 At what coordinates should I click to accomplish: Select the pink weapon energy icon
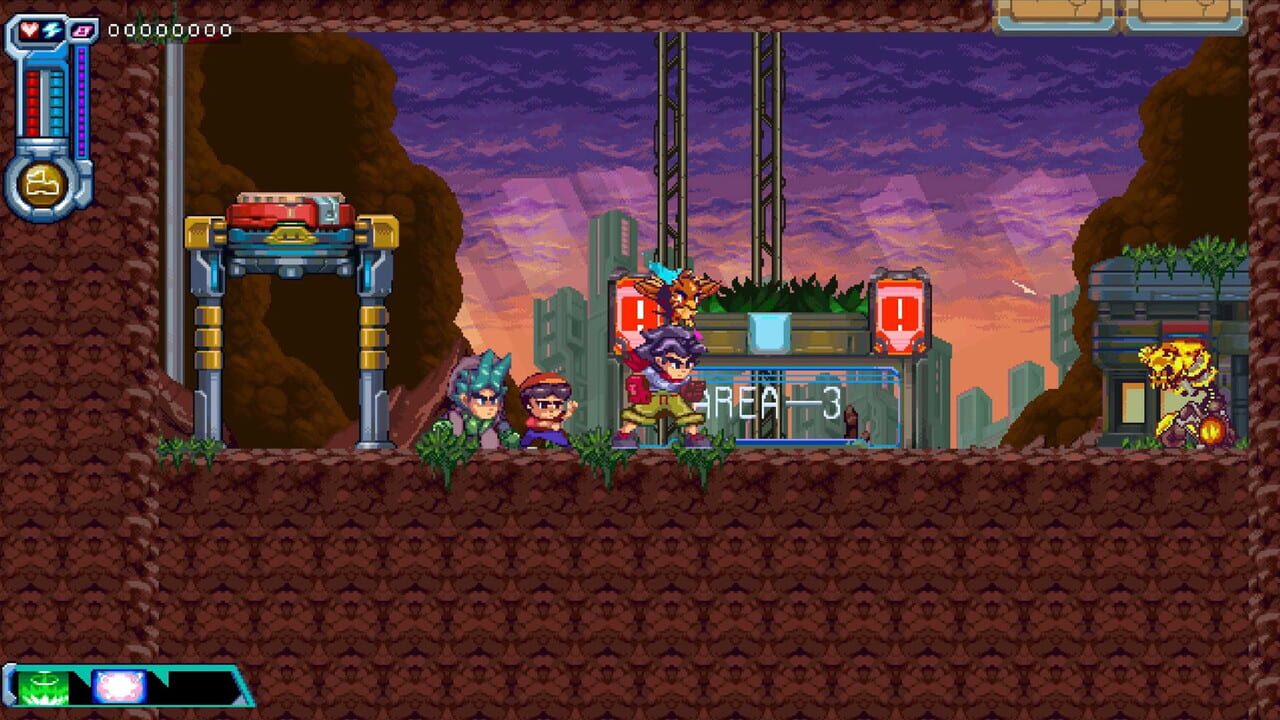[81, 30]
